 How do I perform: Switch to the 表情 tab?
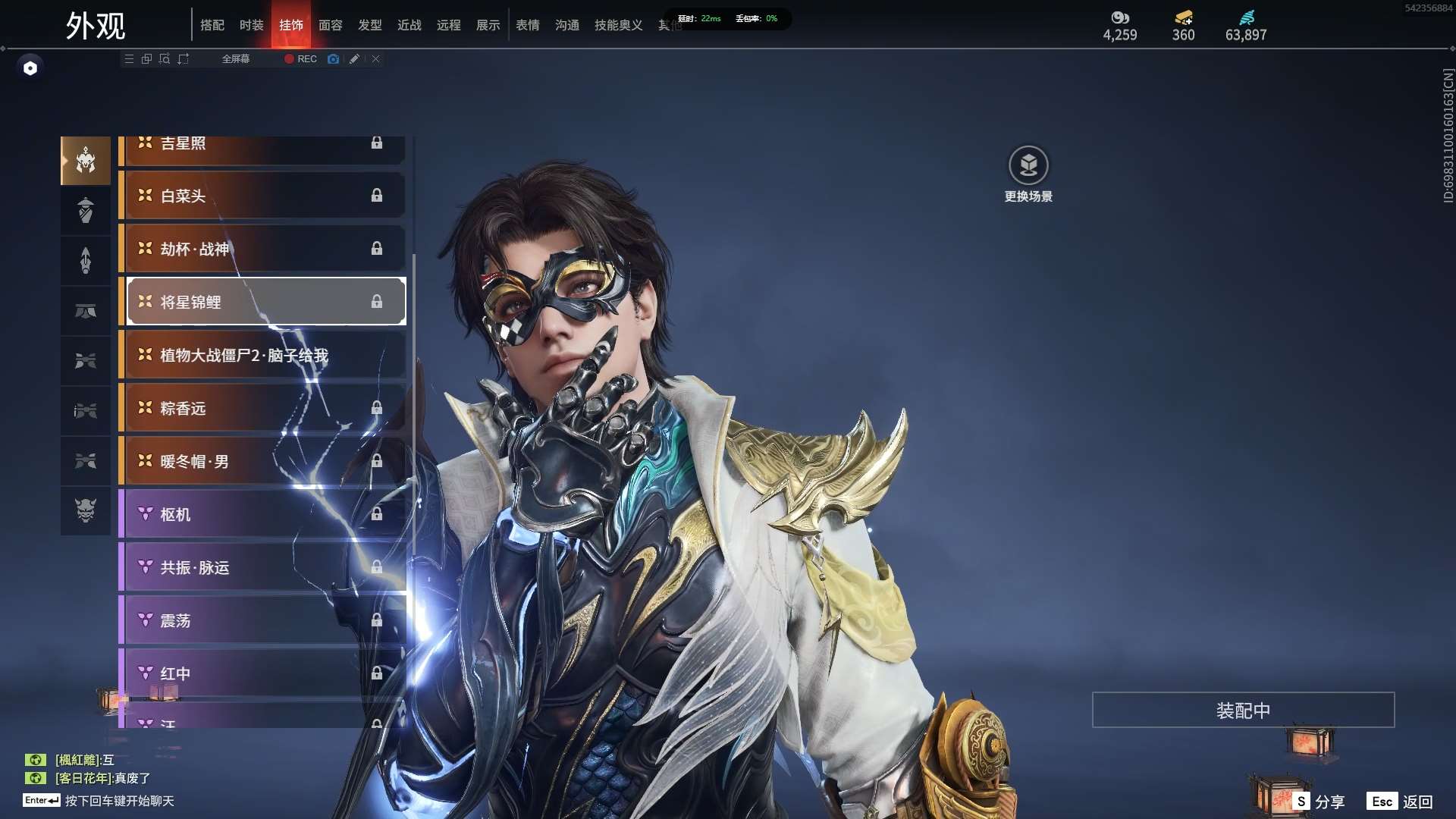pos(527,25)
